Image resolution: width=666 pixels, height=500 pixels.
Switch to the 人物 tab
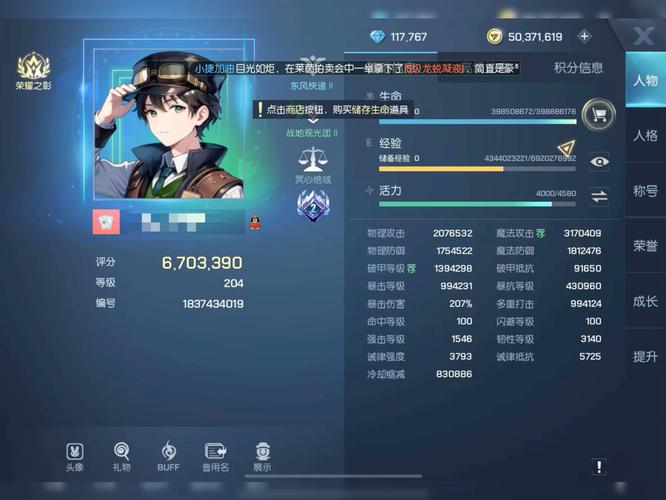[645, 82]
